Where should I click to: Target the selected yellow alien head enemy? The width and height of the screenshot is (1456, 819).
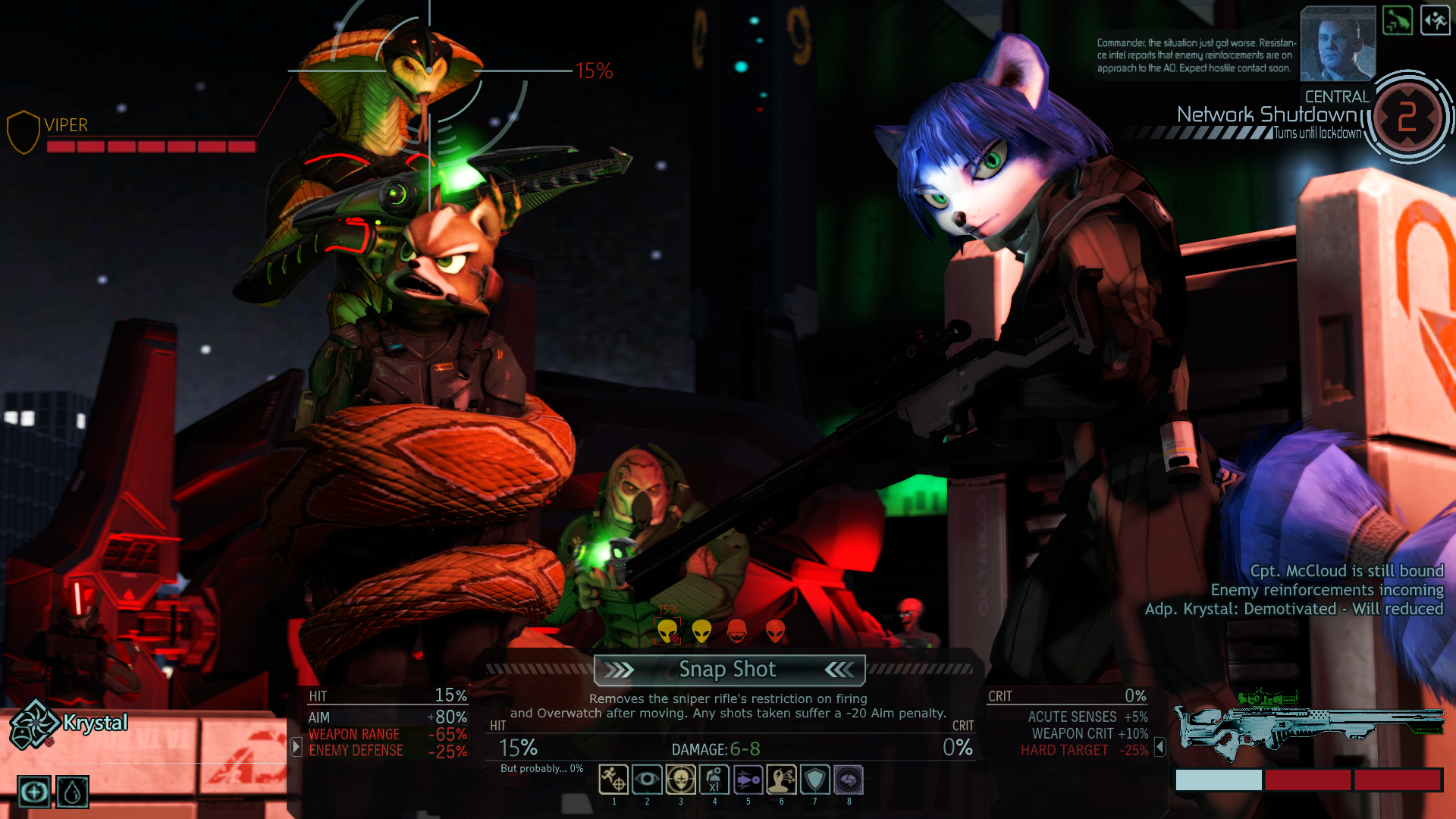pyautogui.click(x=667, y=631)
